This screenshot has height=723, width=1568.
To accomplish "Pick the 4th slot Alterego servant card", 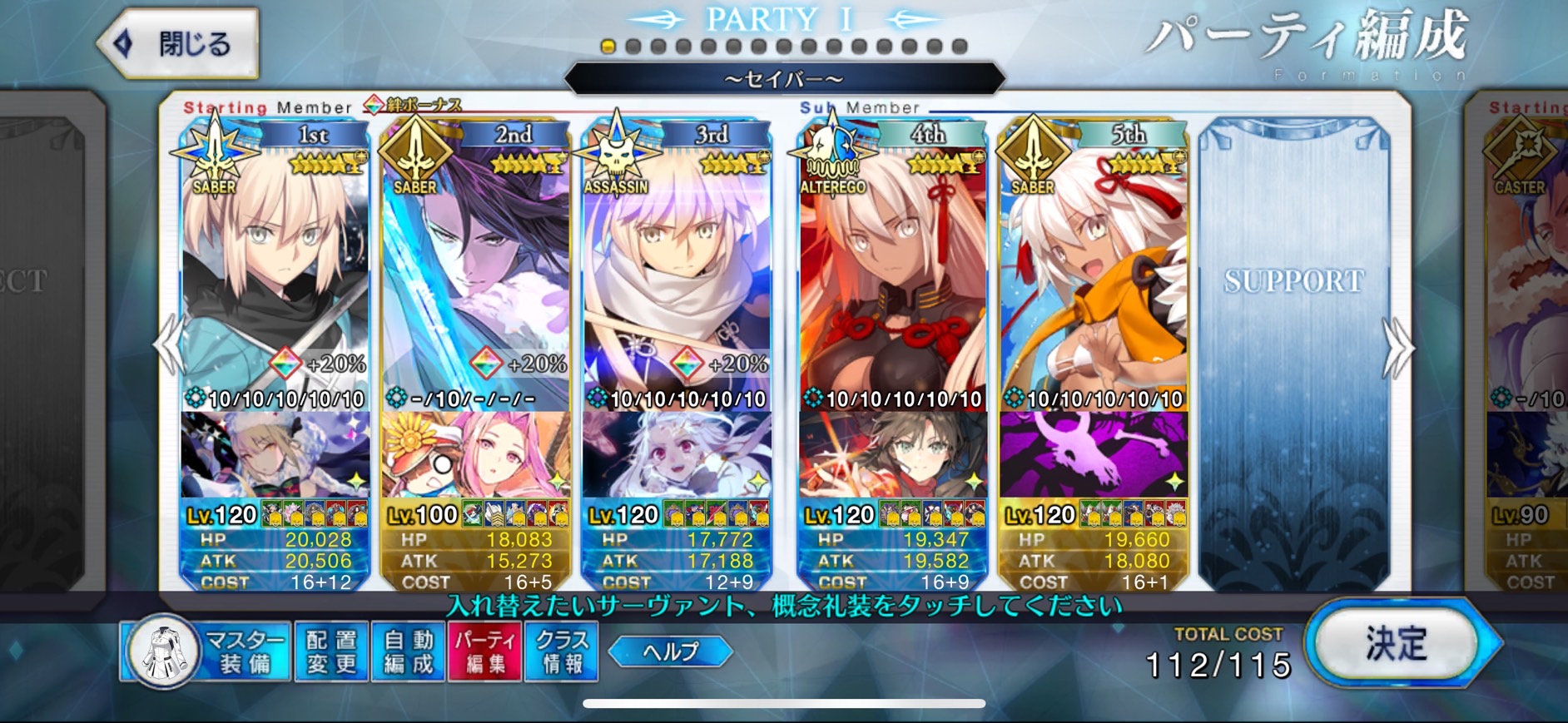I will (x=892, y=266).
